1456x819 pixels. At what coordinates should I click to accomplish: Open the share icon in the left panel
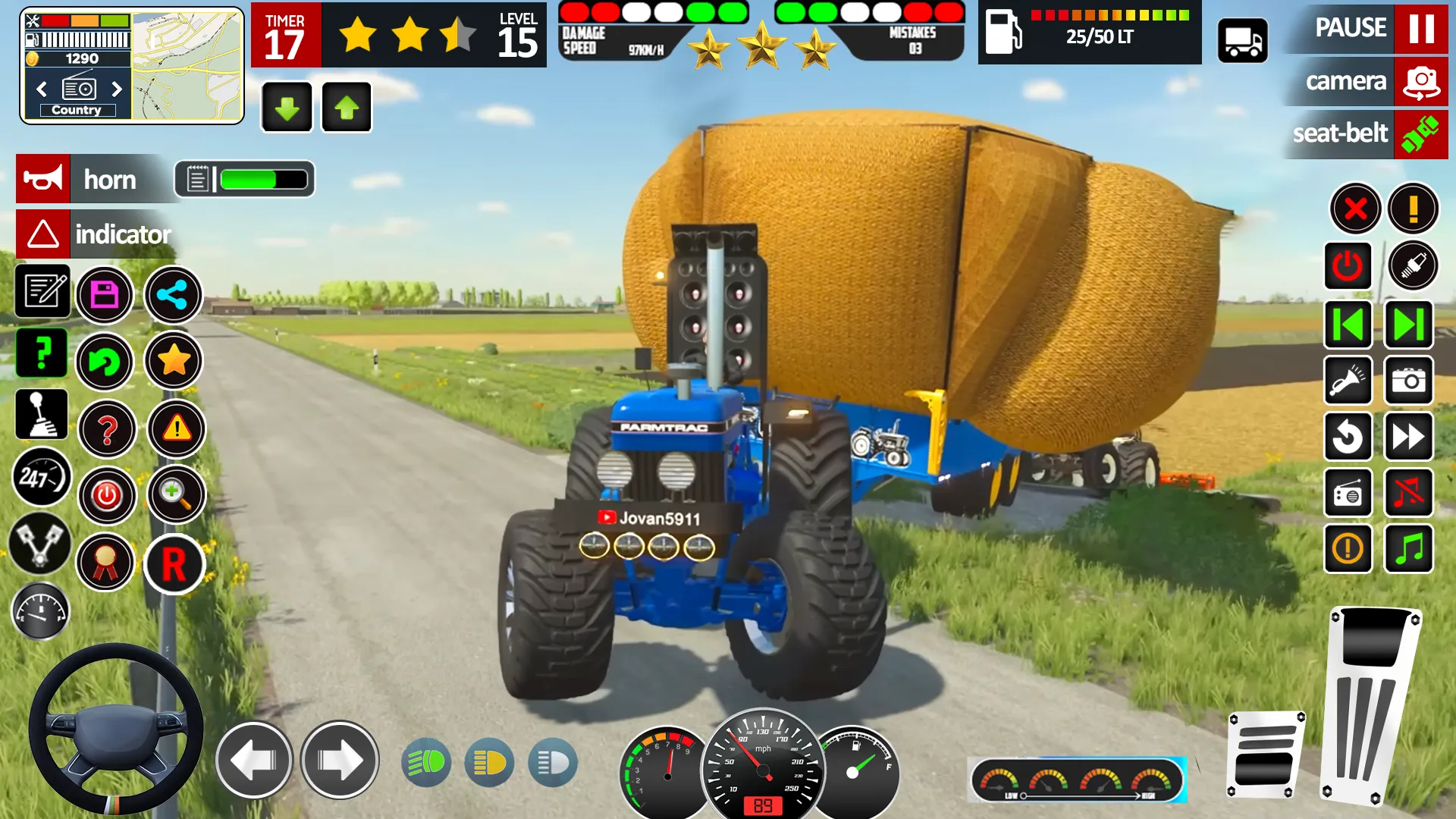tap(173, 295)
